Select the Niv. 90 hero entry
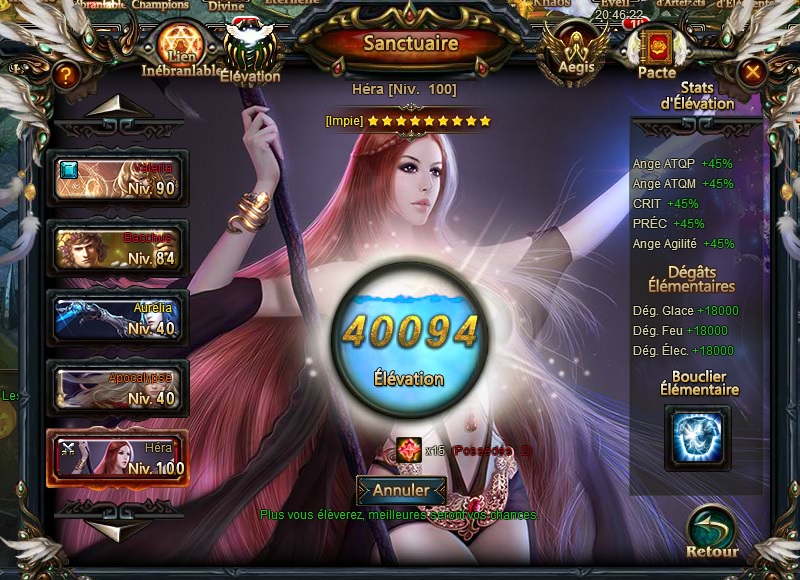This screenshot has width=800, height=580. 117,178
